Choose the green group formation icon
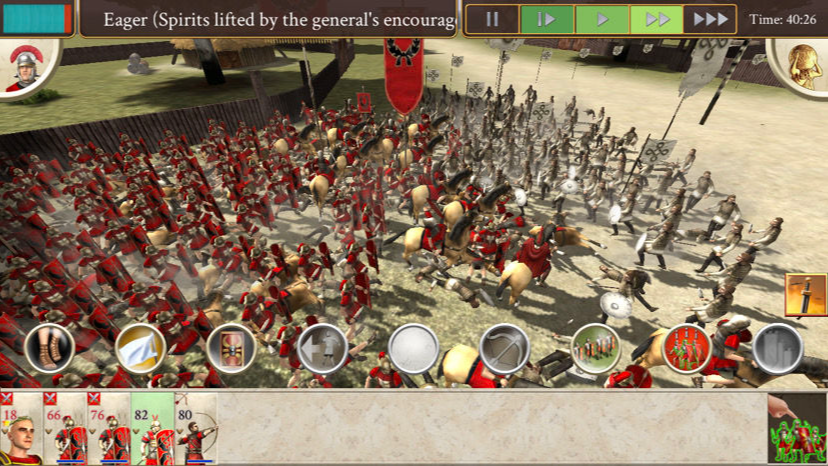Screen dimensions: 828x466 (x=595, y=348)
